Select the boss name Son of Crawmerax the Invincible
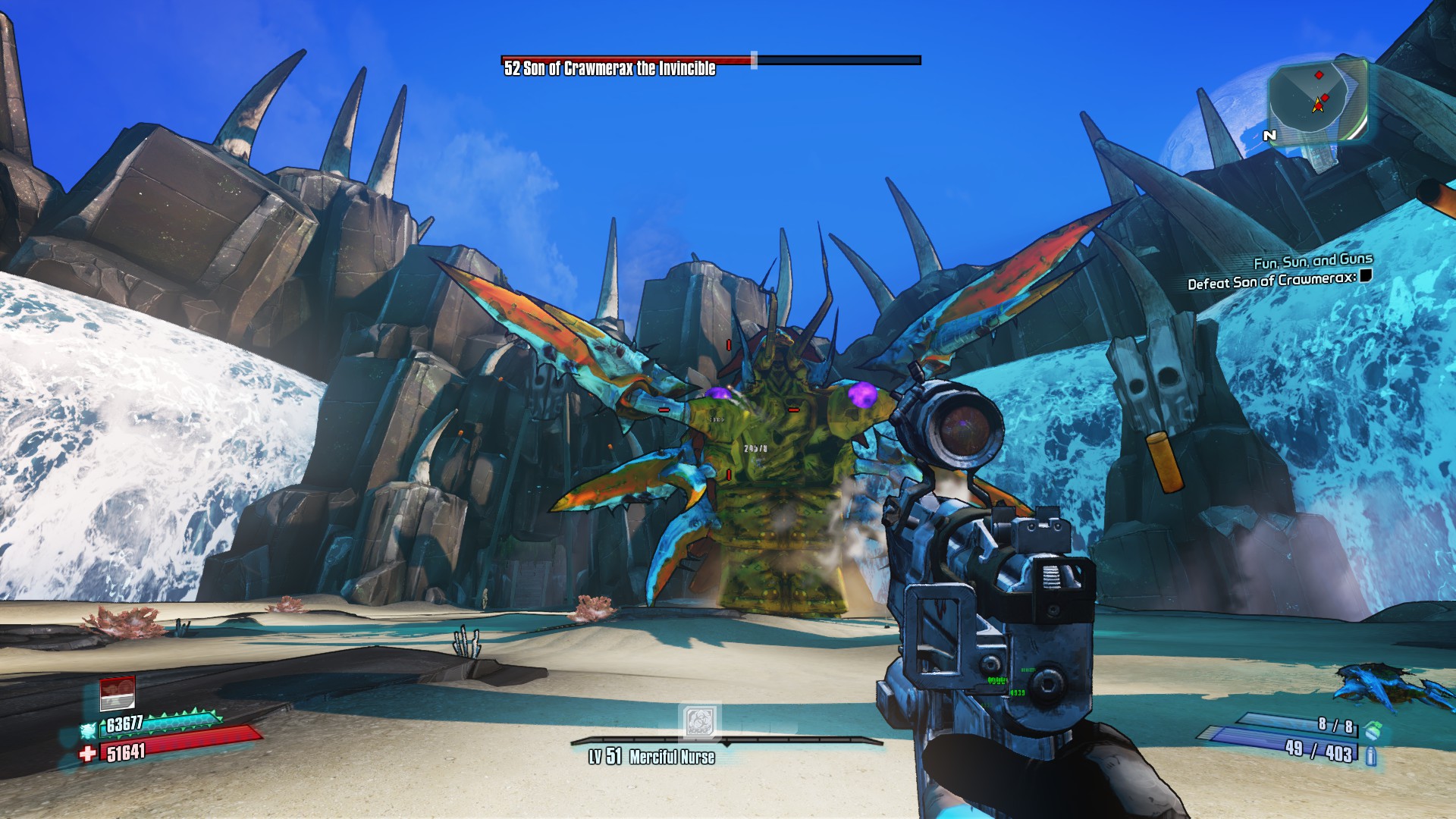 (x=608, y=69)
